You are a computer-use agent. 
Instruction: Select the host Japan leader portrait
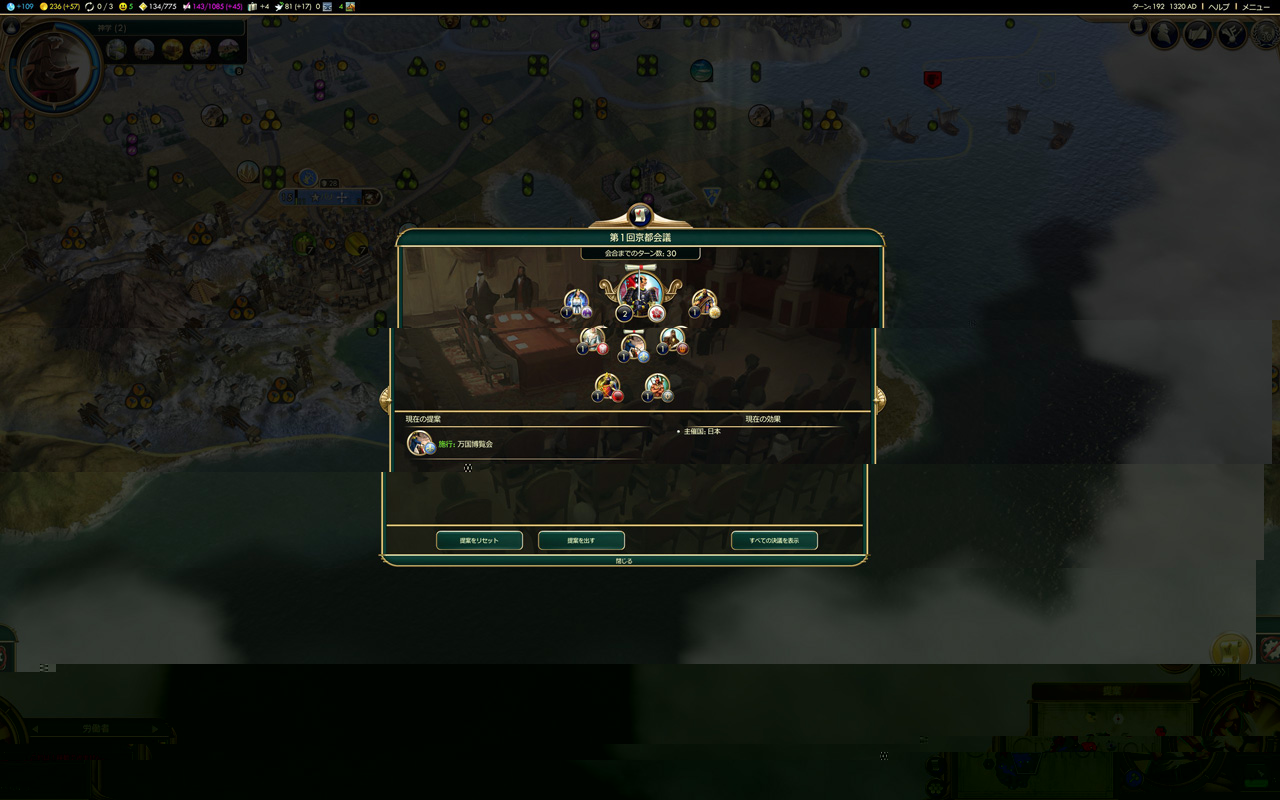click(639, 292)
